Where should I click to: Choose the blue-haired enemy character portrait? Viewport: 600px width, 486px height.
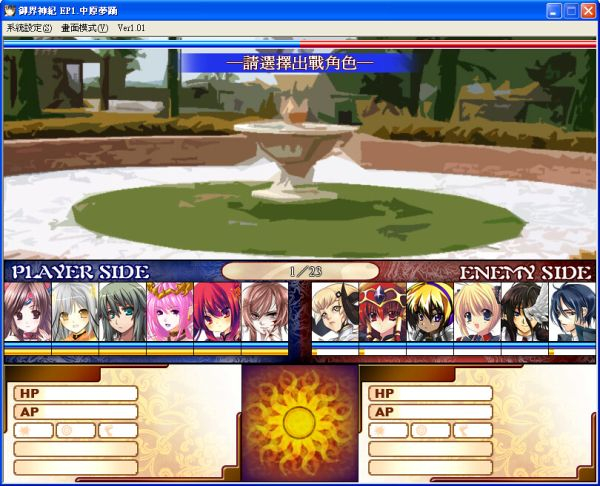pyautogui.click(x=571, y=312)
